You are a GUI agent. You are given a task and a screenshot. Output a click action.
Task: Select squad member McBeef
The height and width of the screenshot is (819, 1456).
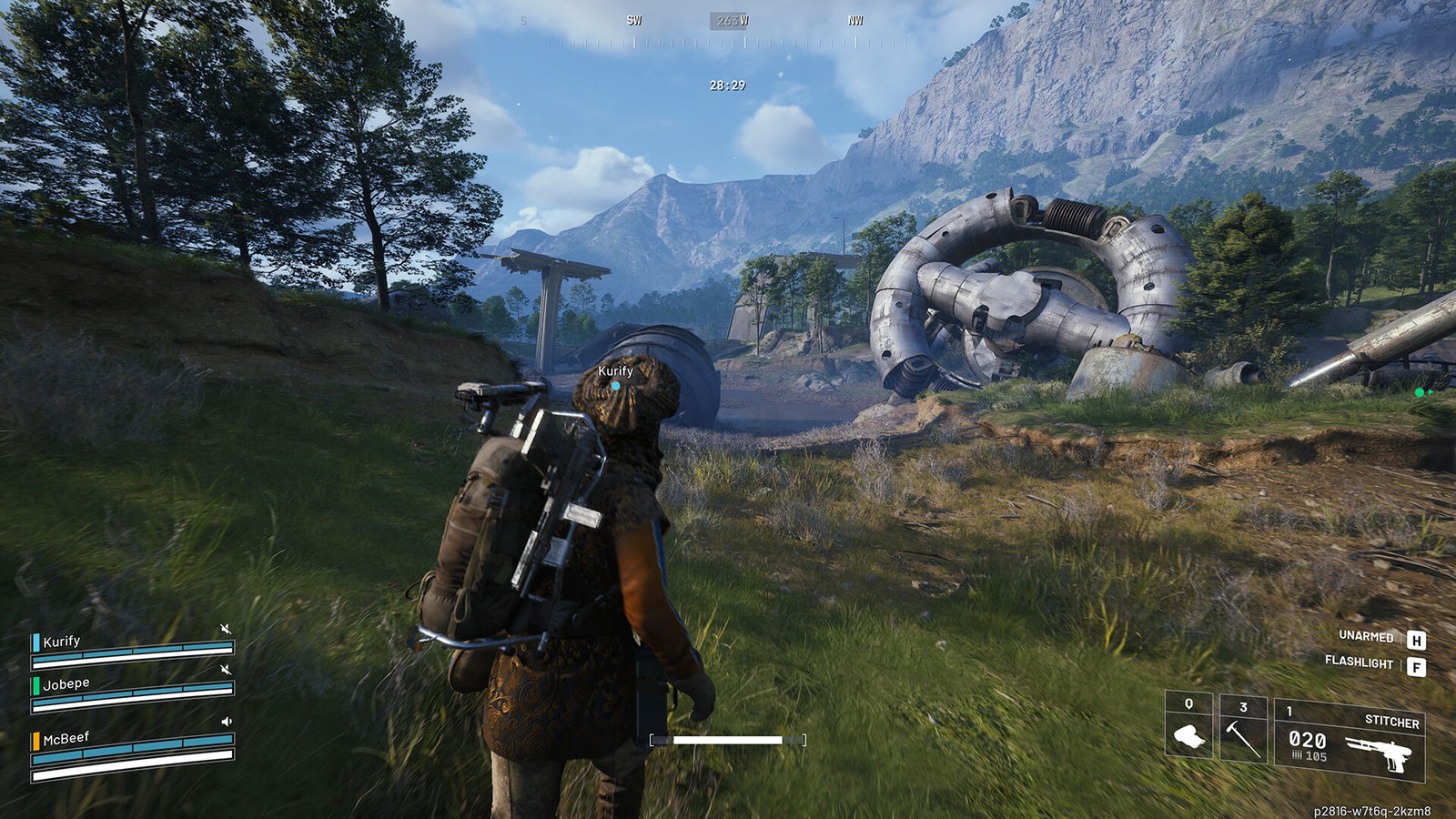66,739
